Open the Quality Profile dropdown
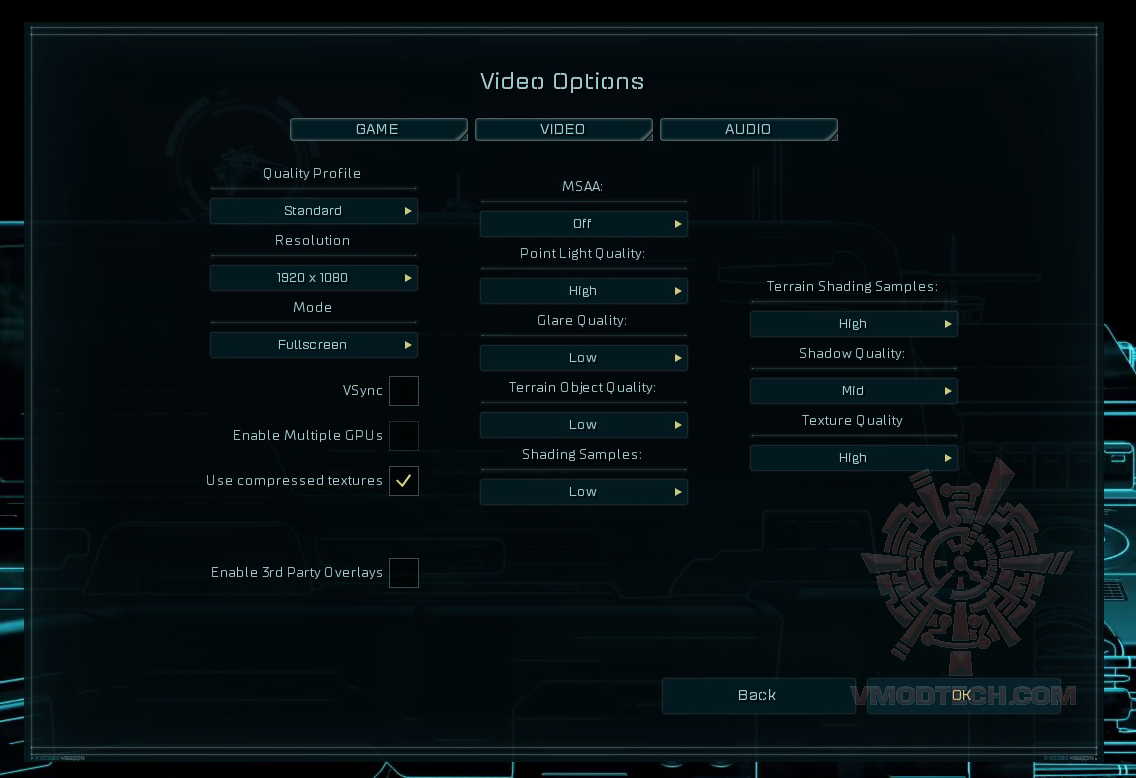Image resolution: width=1136 pixels, height=778 pixels. 313,211
